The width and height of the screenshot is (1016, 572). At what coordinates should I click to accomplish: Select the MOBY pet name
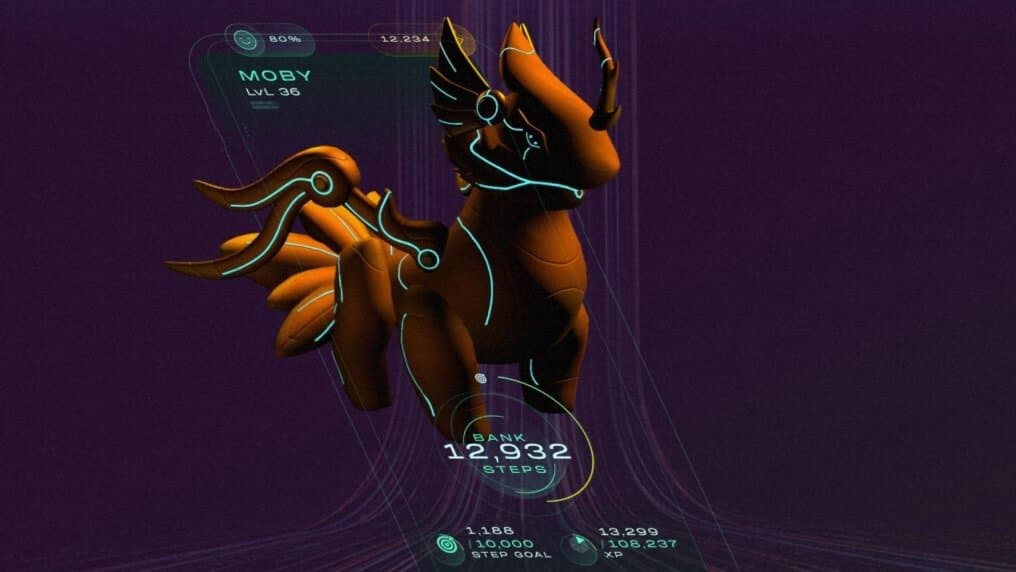(x=275, y=76)
